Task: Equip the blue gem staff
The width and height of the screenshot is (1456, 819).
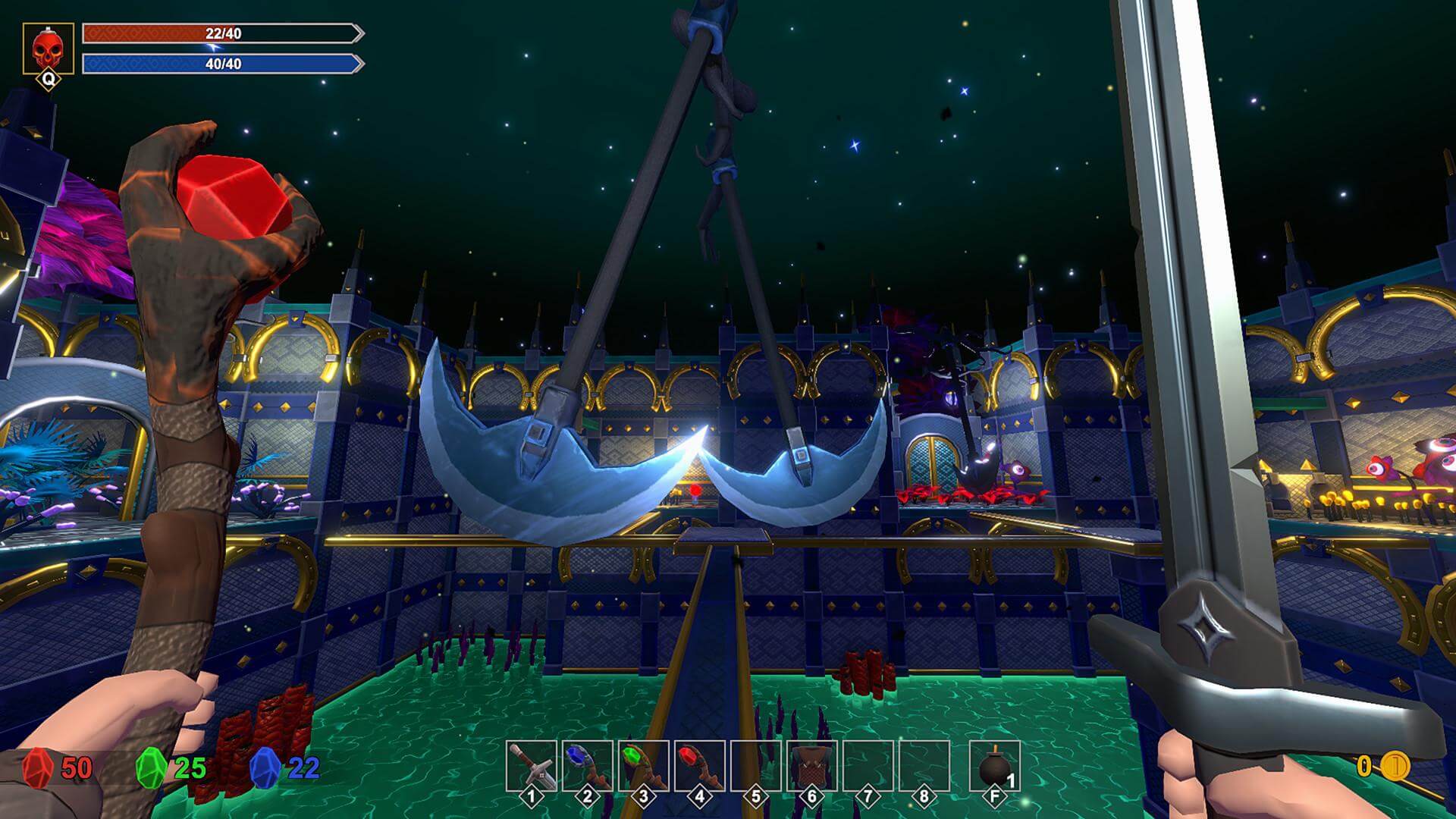Action: click(x=587, y=766)
